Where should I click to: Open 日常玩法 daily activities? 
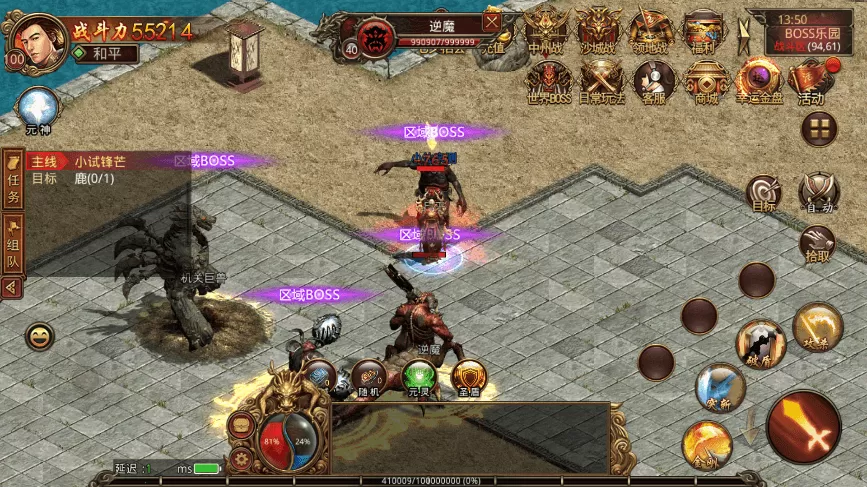(603, 80)
